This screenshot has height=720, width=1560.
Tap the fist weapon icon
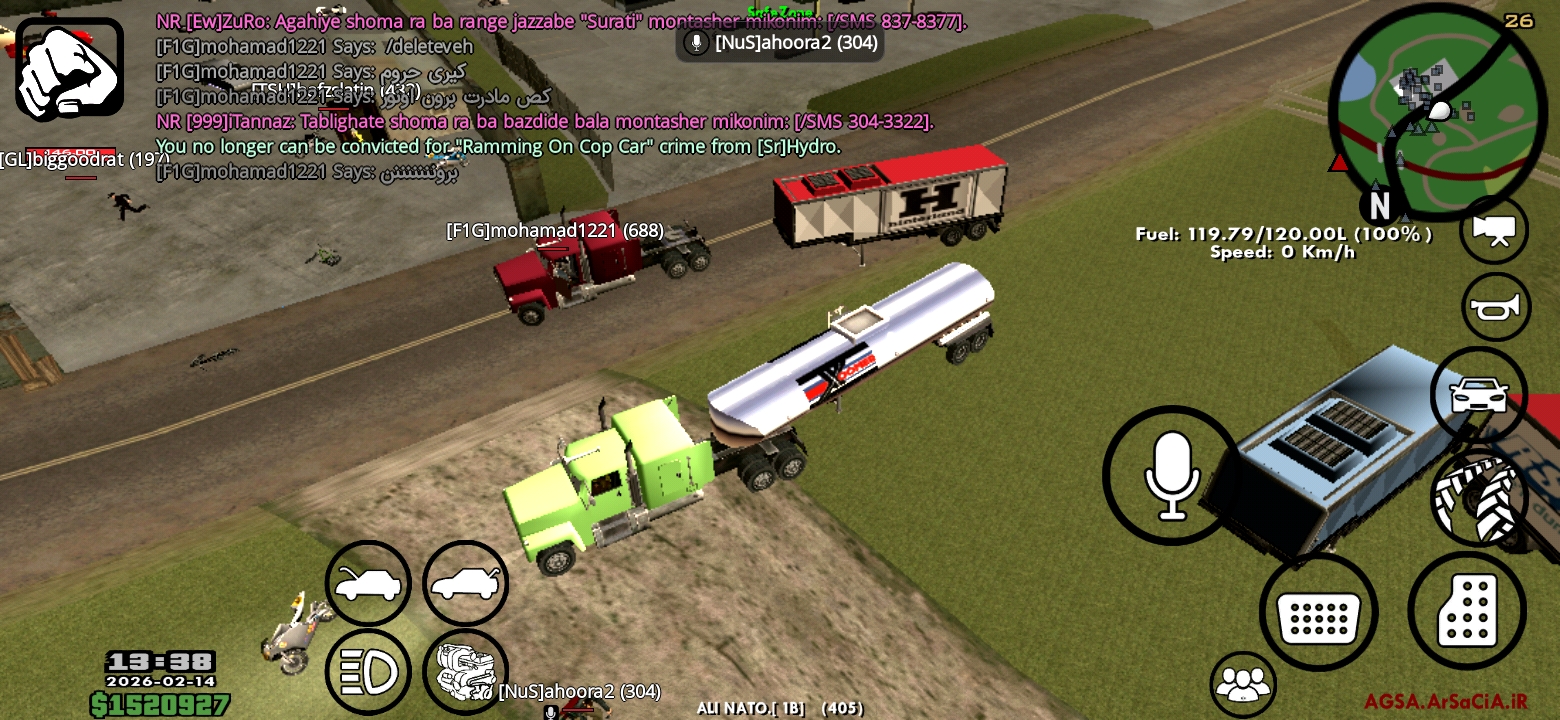pos(69,69)
